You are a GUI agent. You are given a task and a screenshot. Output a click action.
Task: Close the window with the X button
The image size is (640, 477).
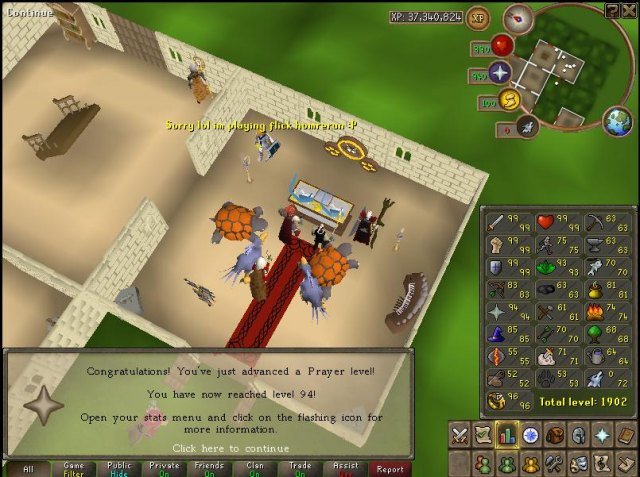[628, 10]
